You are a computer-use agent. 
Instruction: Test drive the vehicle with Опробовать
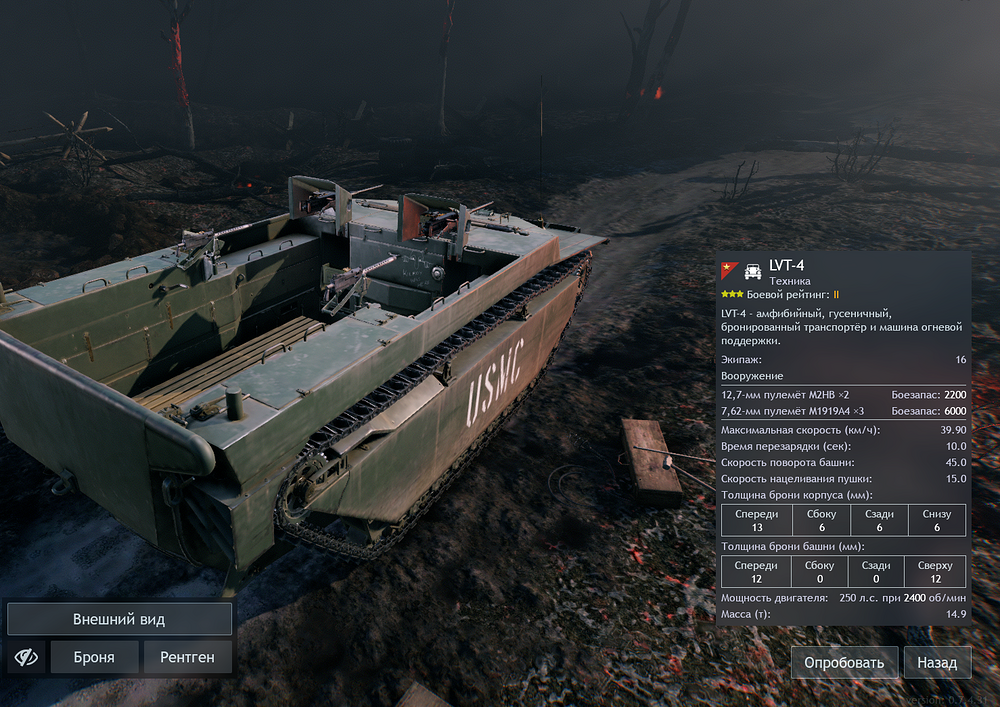[845, 662]
